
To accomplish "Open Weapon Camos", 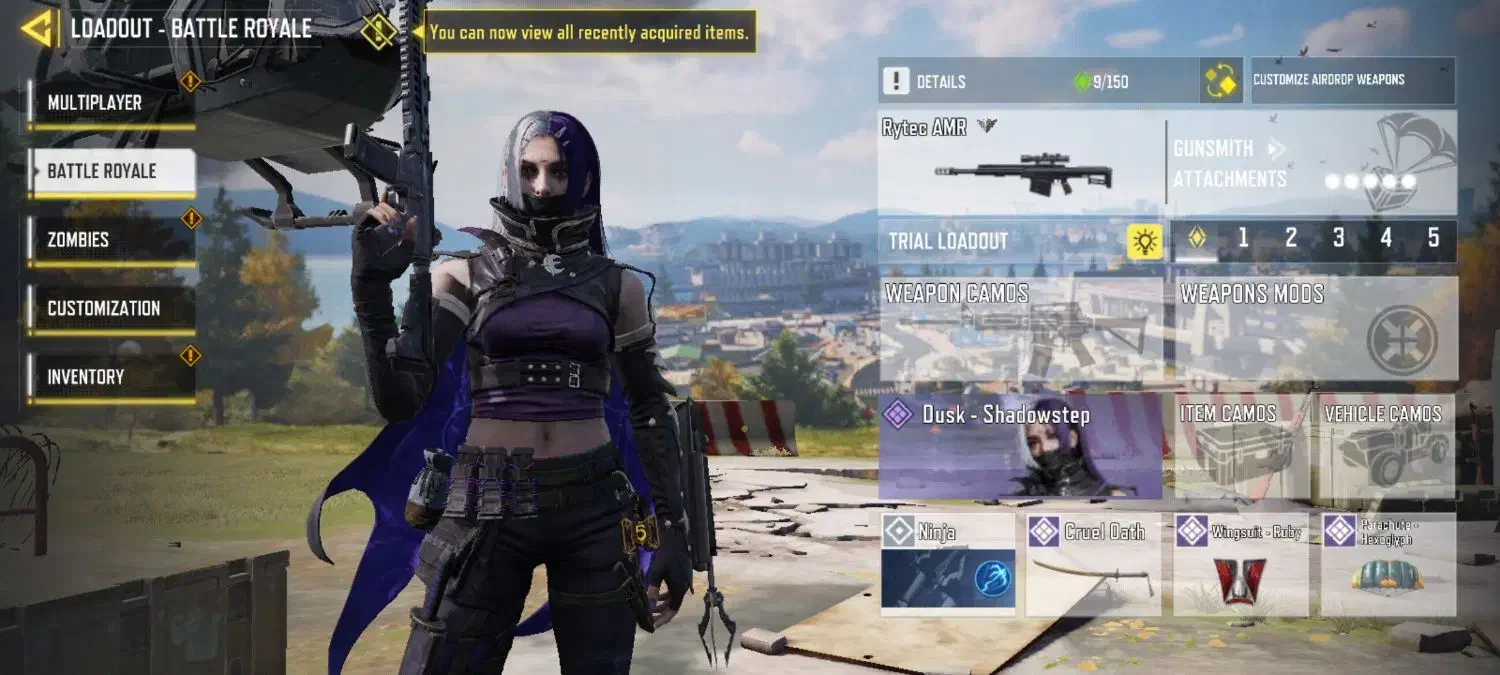I will 1020,328.
